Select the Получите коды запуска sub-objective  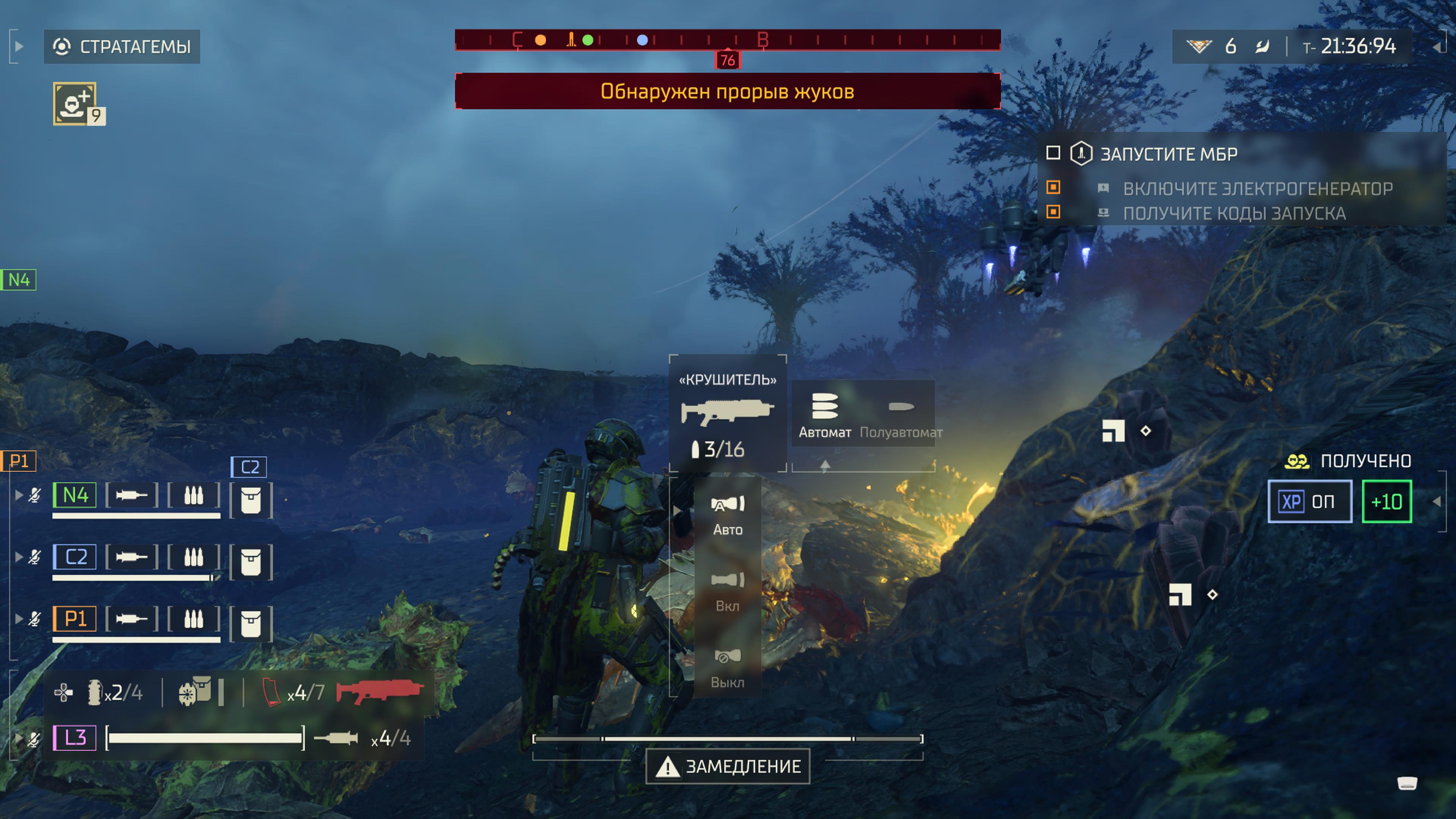[1234, 213]
